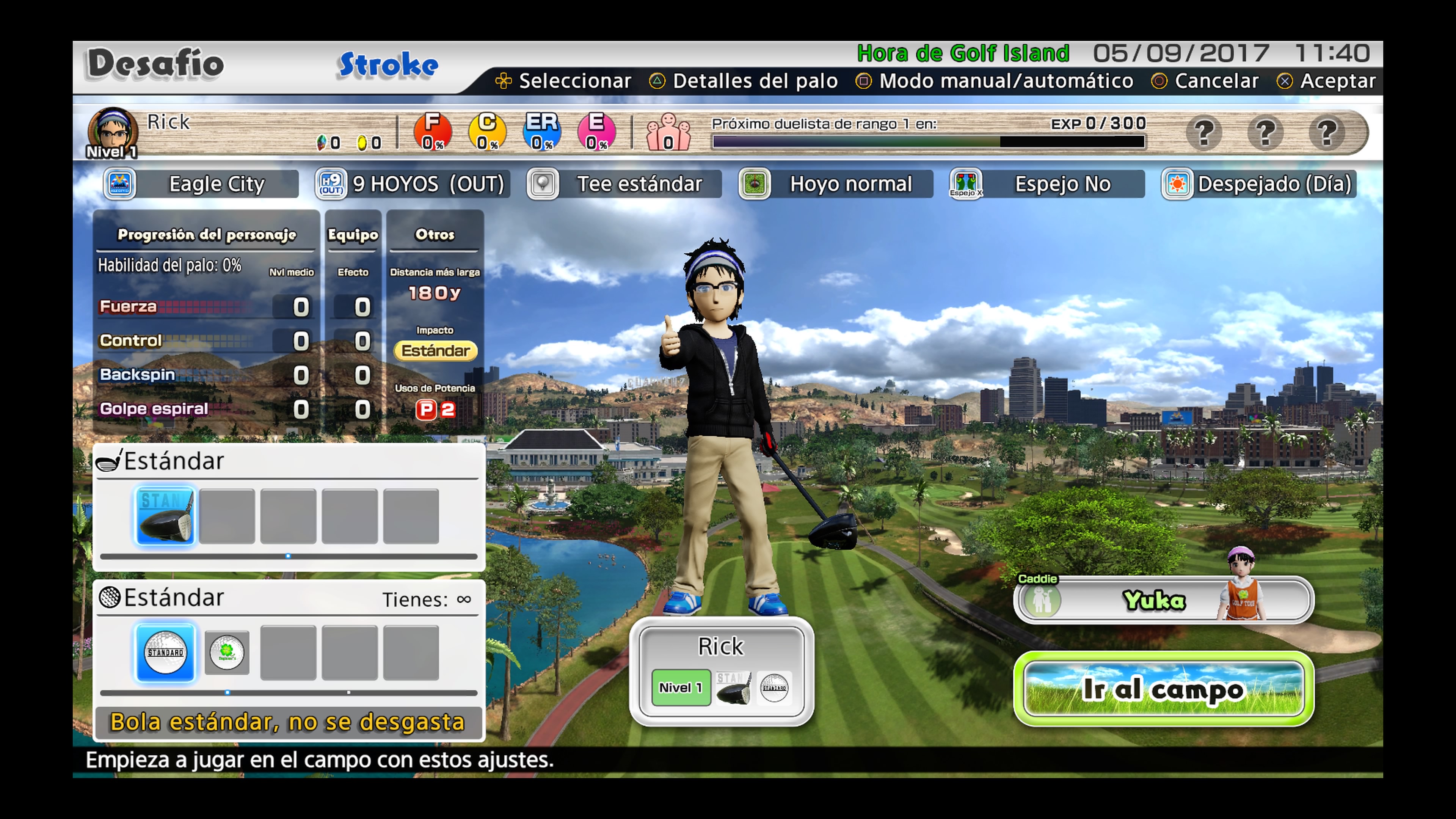1456x819 pixels.
Task: Change the Despejado (Día) weather setting
Action: click(1258, 184)
